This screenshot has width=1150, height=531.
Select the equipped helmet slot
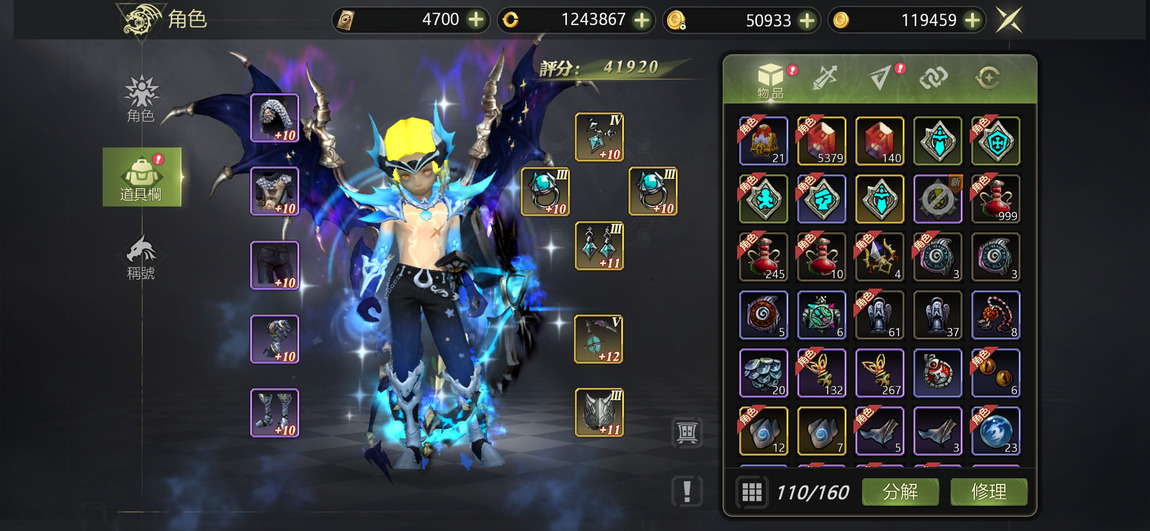(x=274, y=118)
